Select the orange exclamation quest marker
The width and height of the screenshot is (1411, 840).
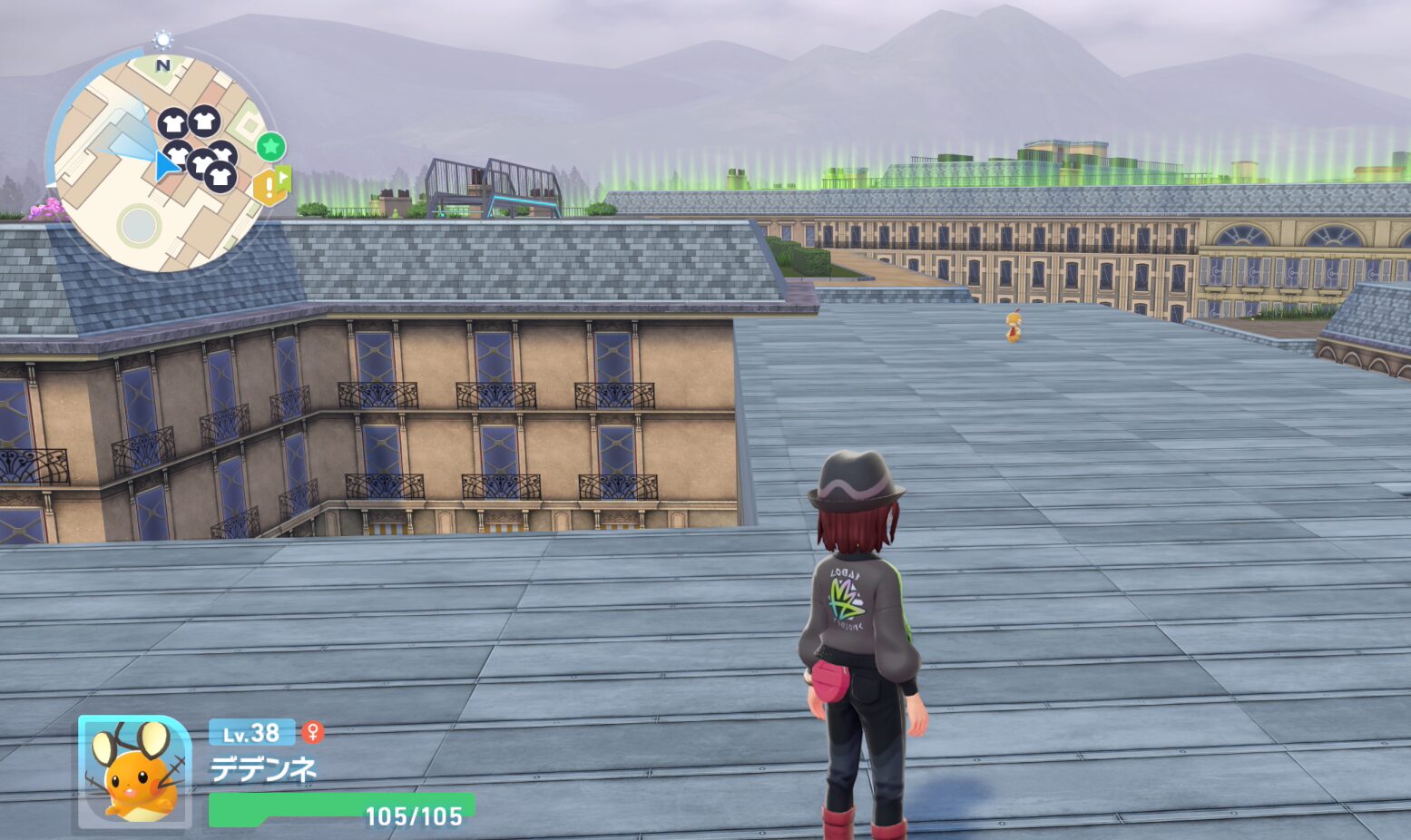point(269,186)
